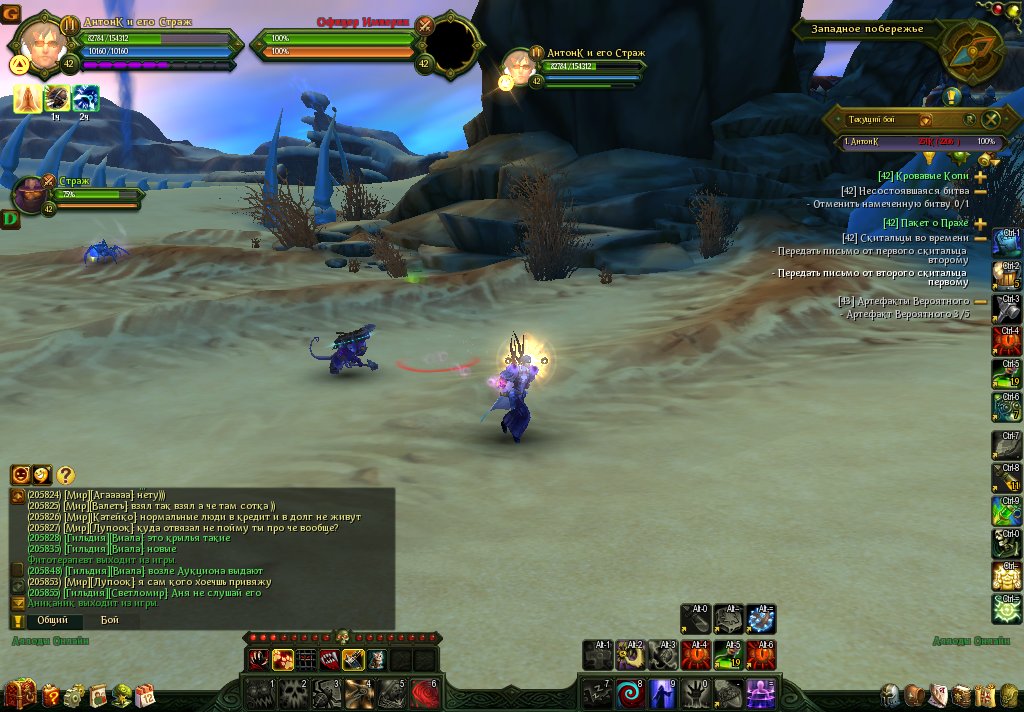The height and width of the screenshot is (712, 1024).
Task: Expand the Кровавые Копи quest
Action: tap(980, 175)
